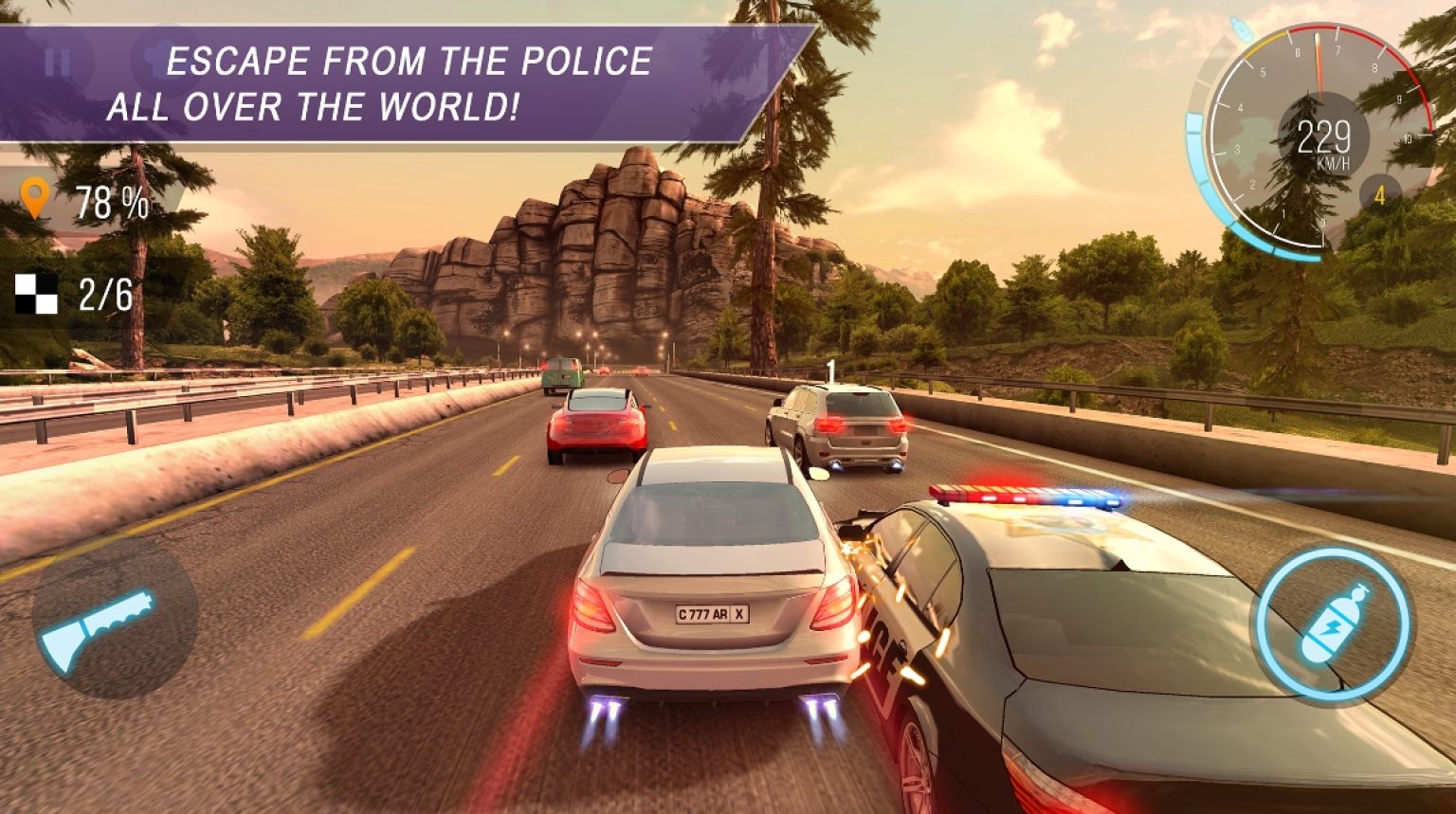Click the red sedan ahead on the road
The width and height of the screenshot is (1456, 814).
coord(597,424)
